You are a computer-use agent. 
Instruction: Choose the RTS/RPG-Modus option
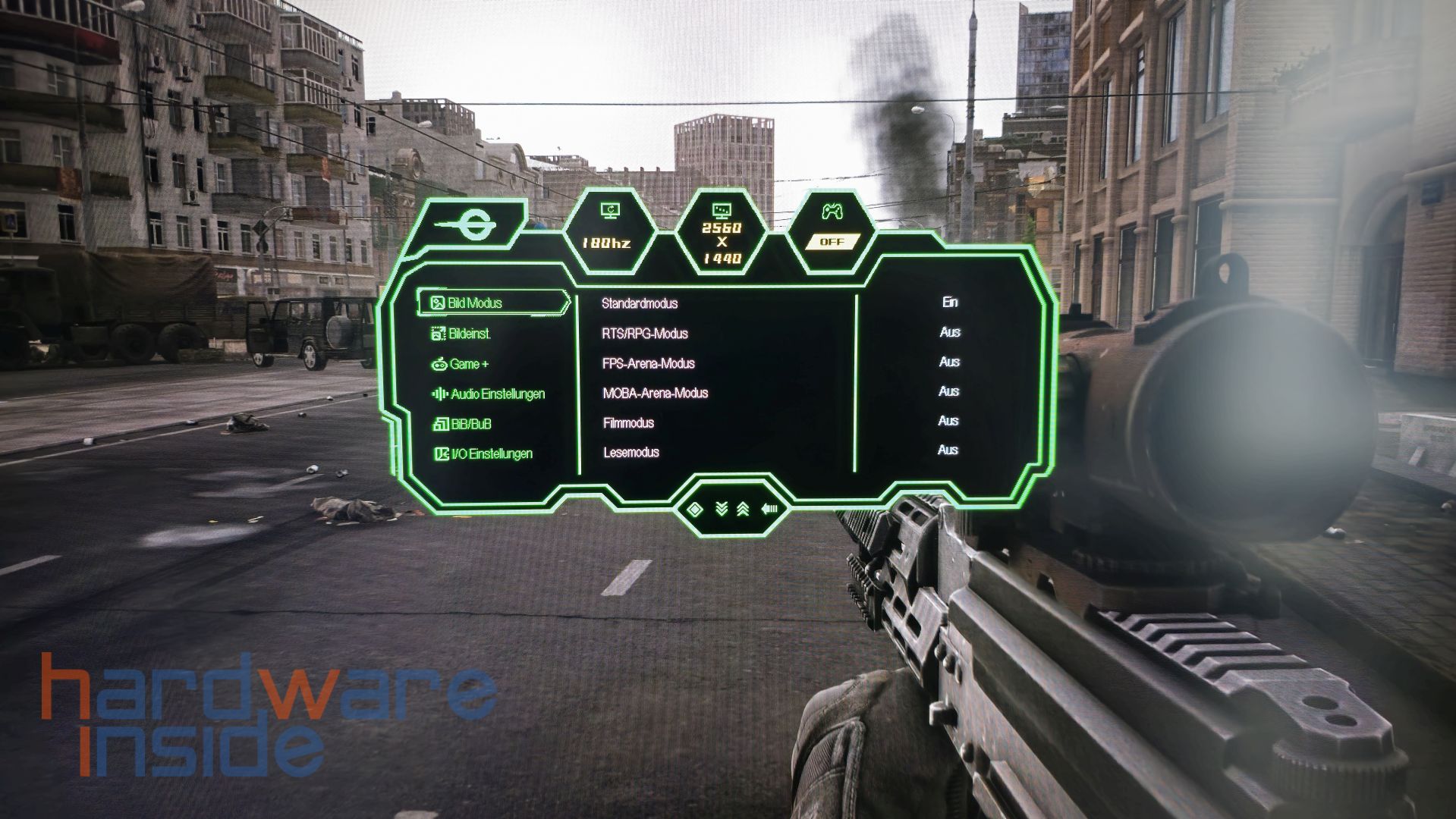[x=645, y=334]
